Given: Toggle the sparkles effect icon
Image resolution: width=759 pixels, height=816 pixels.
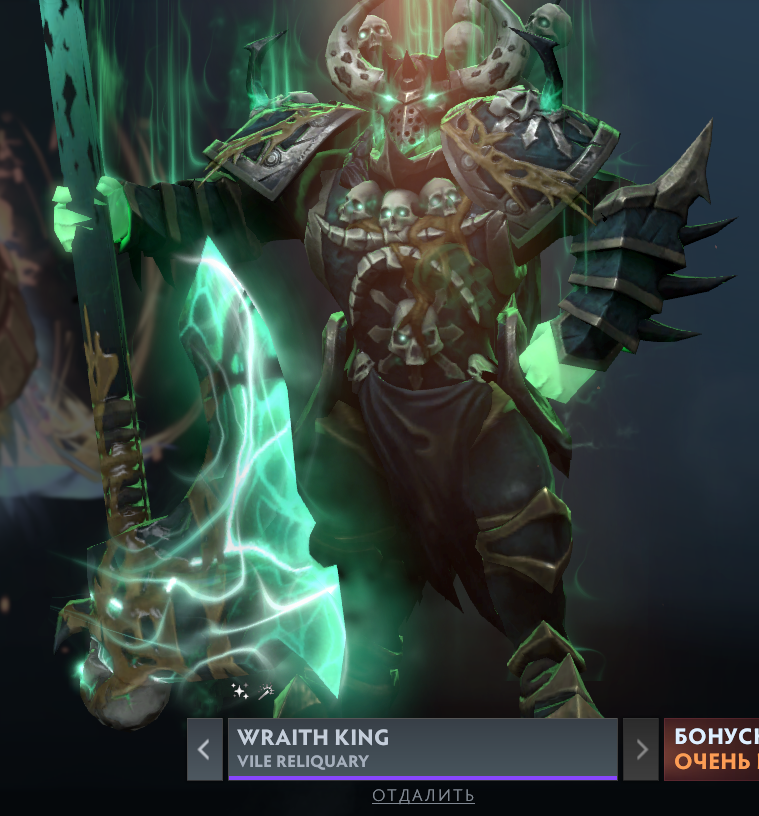Looking at the screenshot, I should 240,691.
